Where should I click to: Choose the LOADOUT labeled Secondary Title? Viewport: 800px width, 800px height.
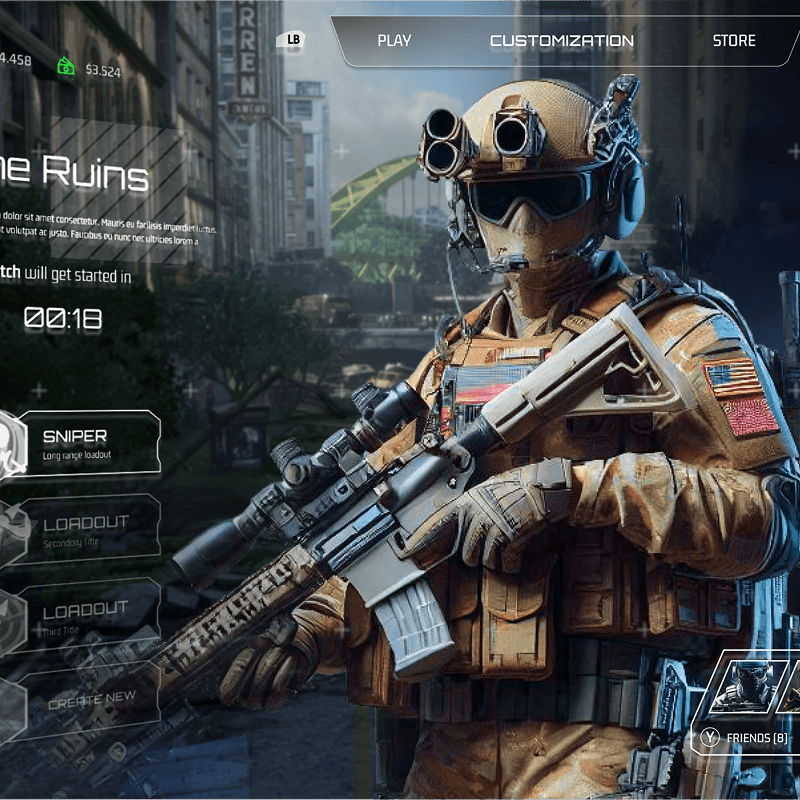tap(90, 528)
